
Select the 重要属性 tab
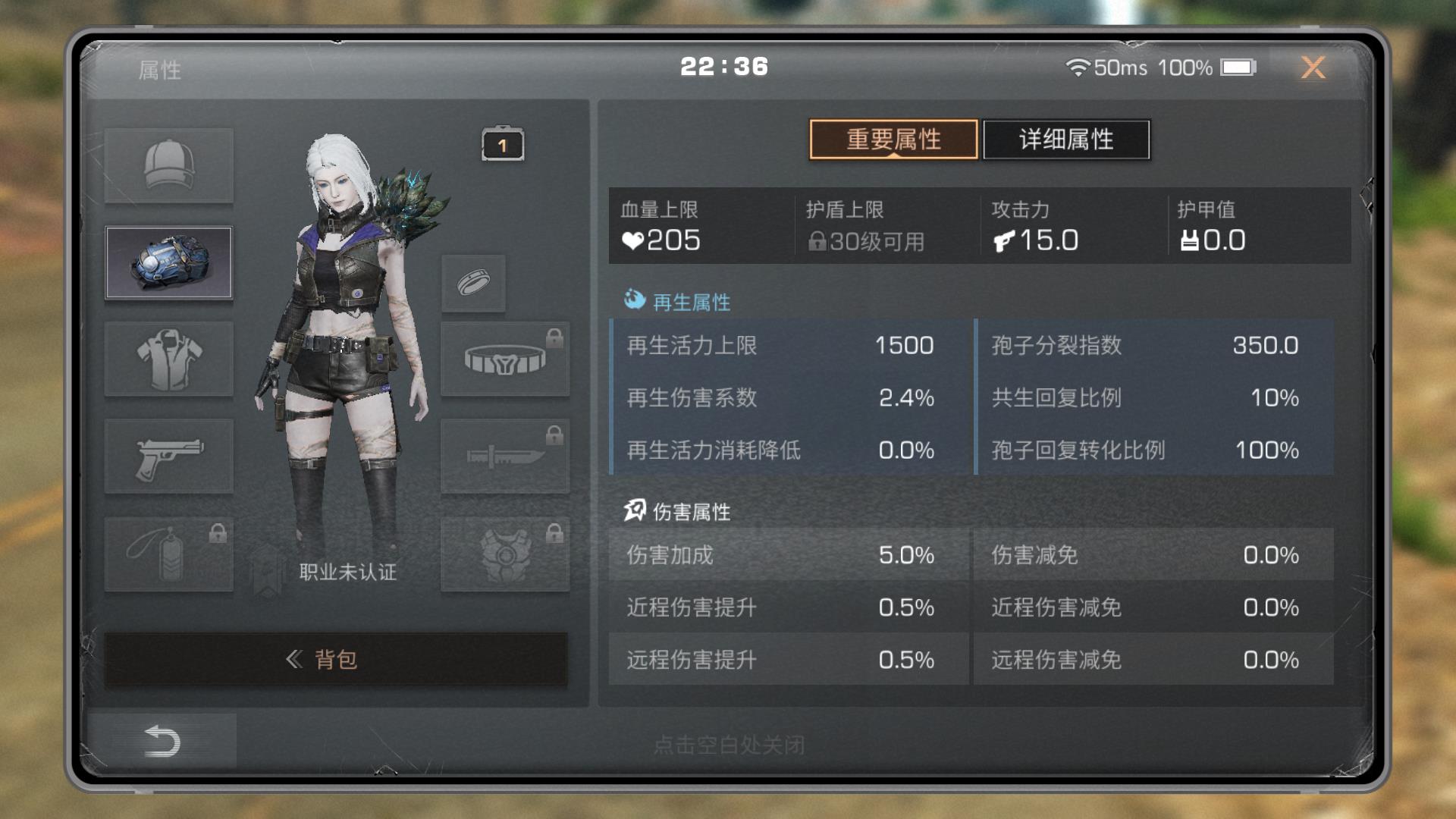(893, 139)
